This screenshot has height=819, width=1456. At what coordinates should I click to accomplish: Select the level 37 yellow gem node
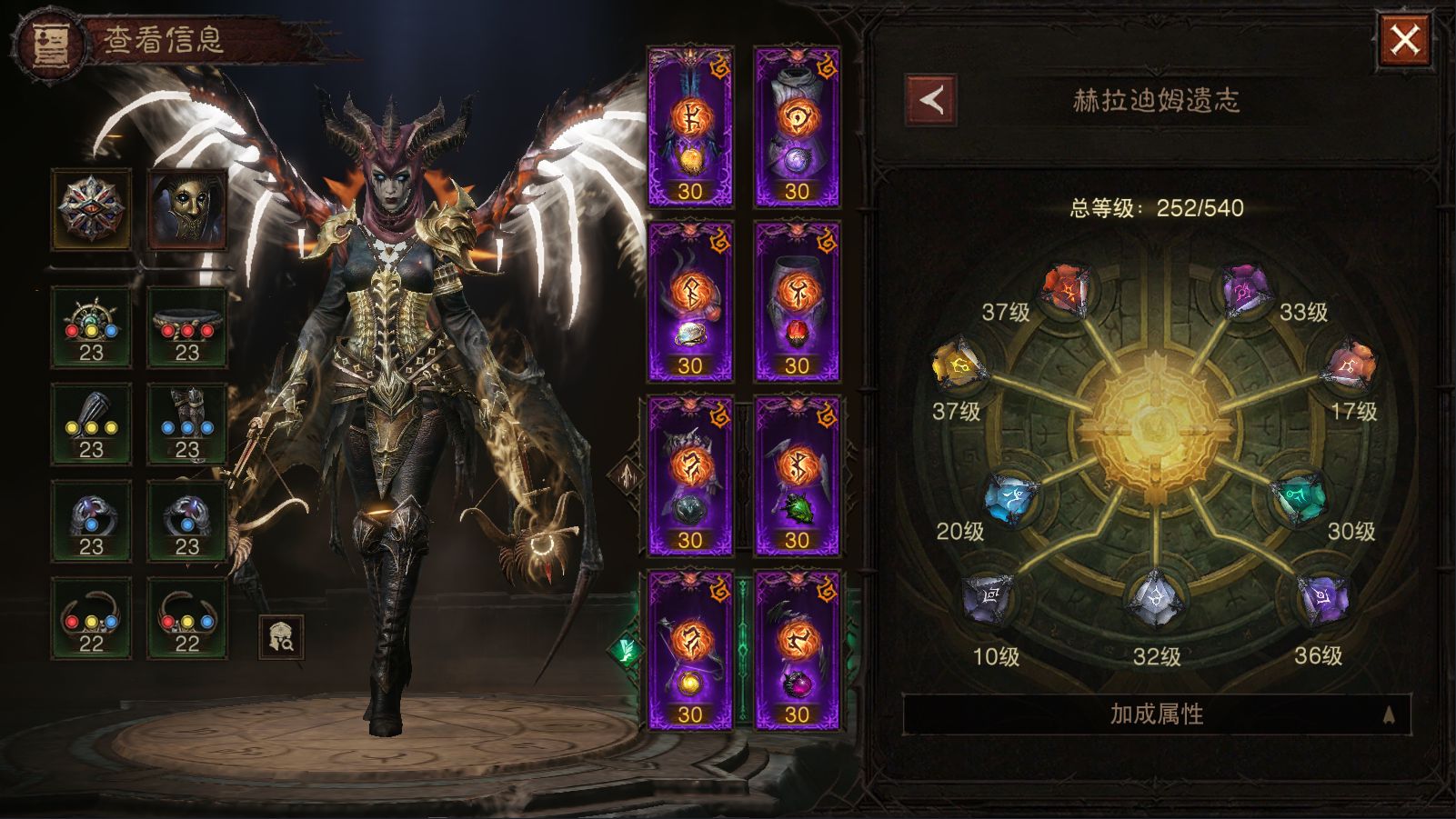click(957, 365)
